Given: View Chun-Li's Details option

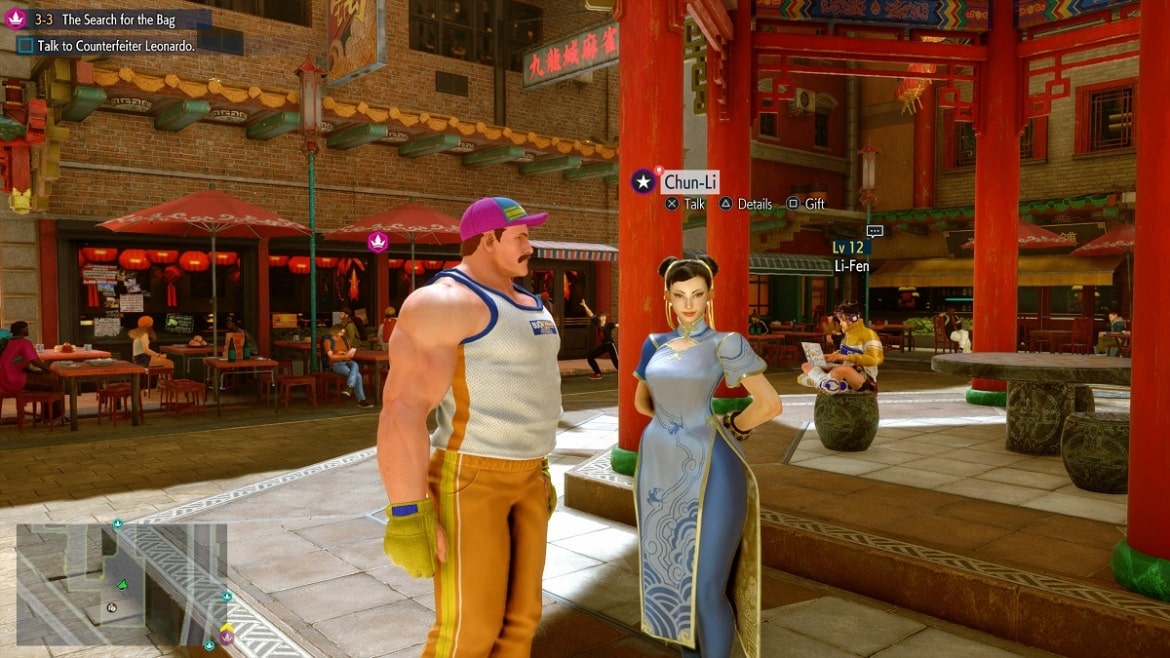Looking at the screenshot, I should [x=746, y=204].
